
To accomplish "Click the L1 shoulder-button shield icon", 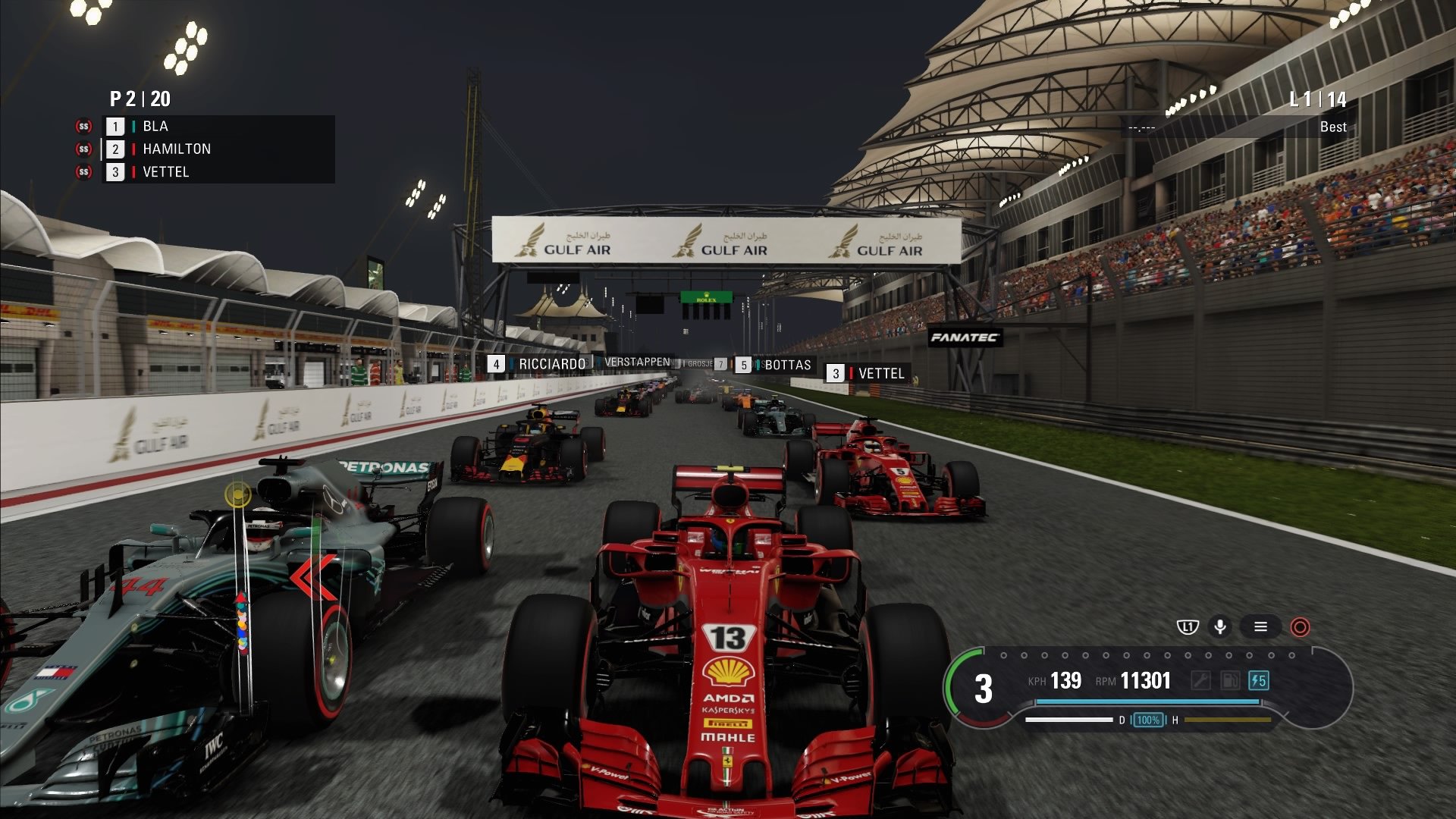I will pos(1188,627).
